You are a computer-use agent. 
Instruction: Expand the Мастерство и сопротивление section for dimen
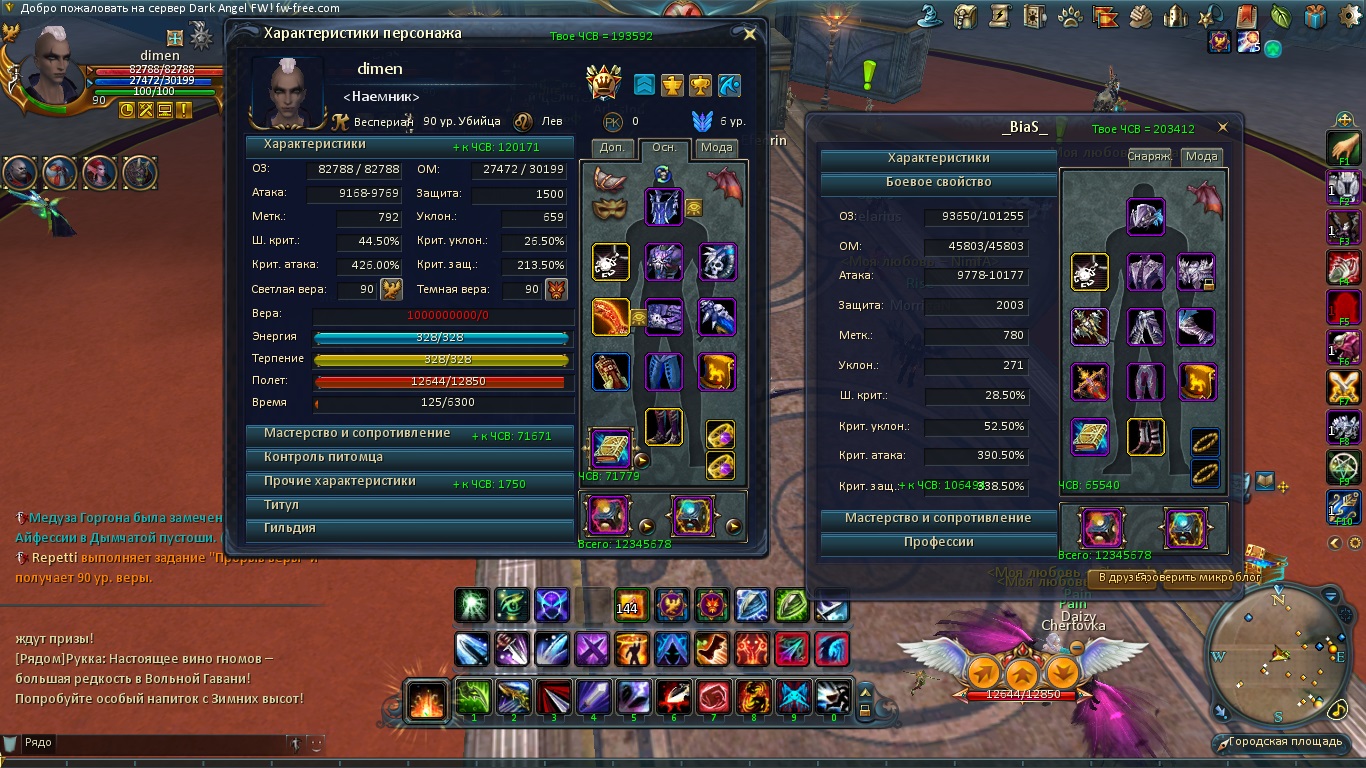click(357, 434)
